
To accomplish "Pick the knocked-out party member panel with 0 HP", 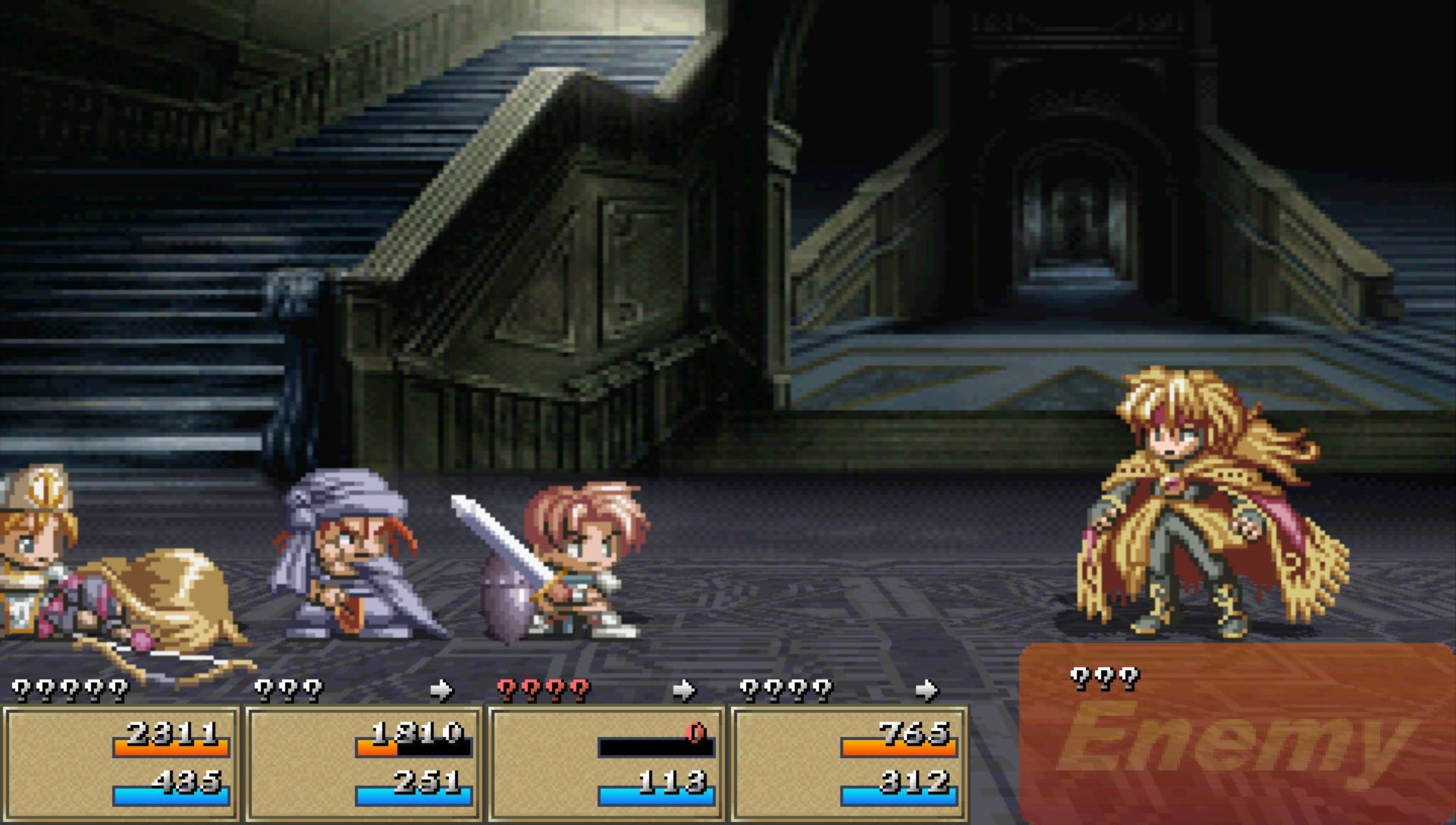I will pyautogui.click(x=607, y=762).
